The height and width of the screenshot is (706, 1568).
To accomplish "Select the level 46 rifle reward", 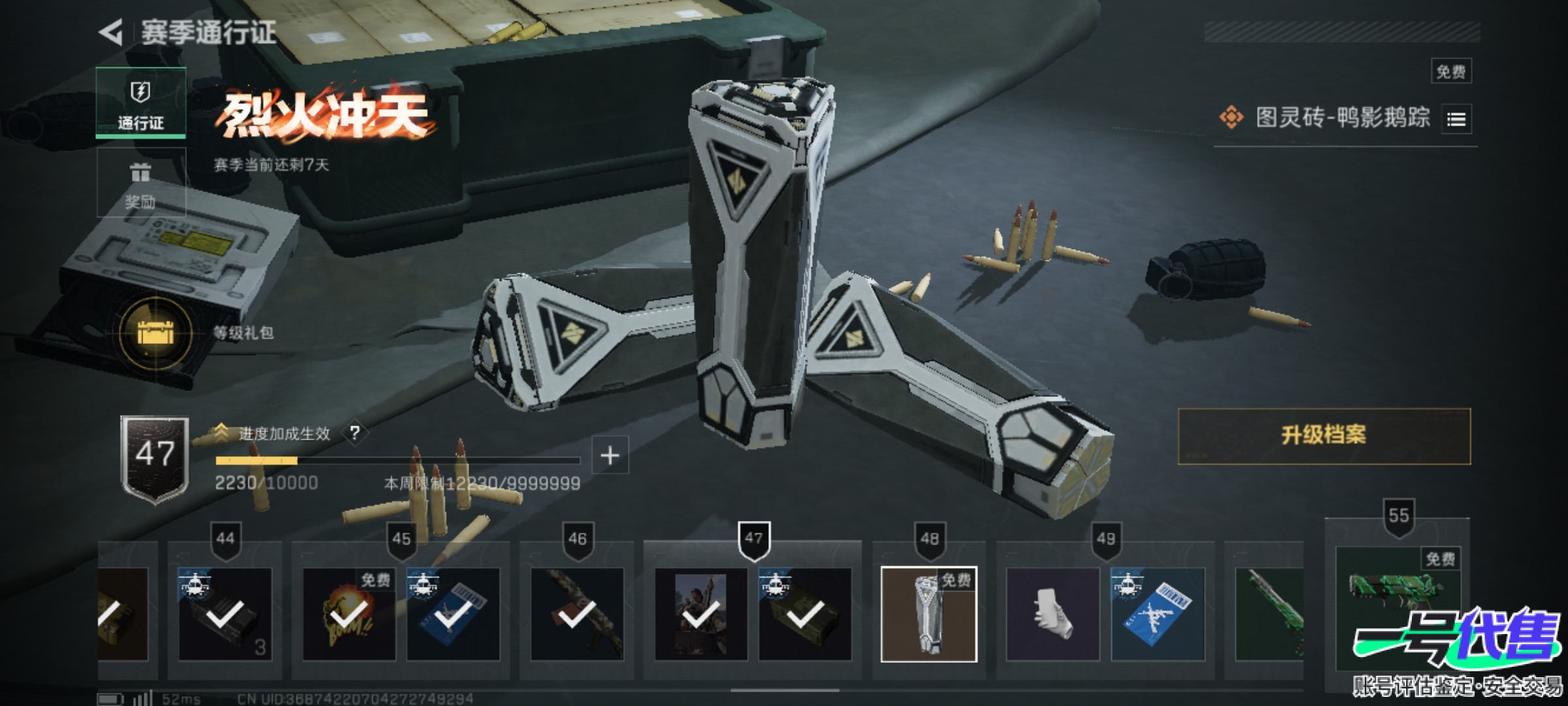I will point(577,614).
